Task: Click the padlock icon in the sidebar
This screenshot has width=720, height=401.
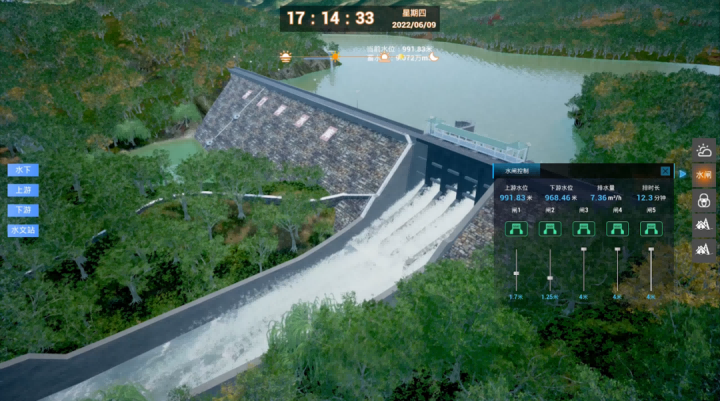Action: [704, 200]
